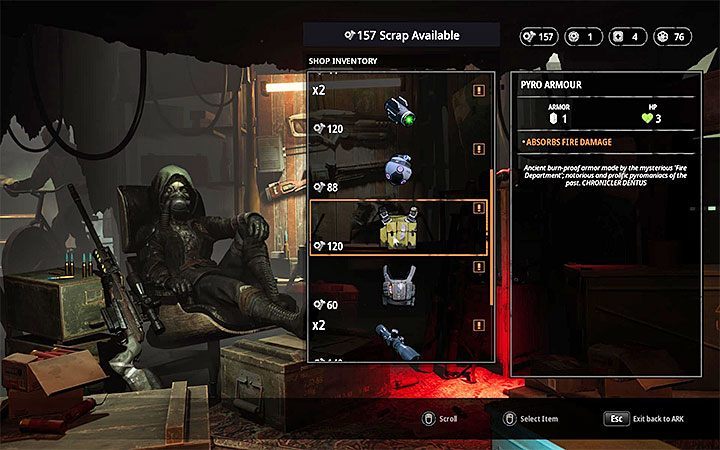Screen dimensions: 720x450
Task: Exit back to ARK
Action: tap(616, 419)
